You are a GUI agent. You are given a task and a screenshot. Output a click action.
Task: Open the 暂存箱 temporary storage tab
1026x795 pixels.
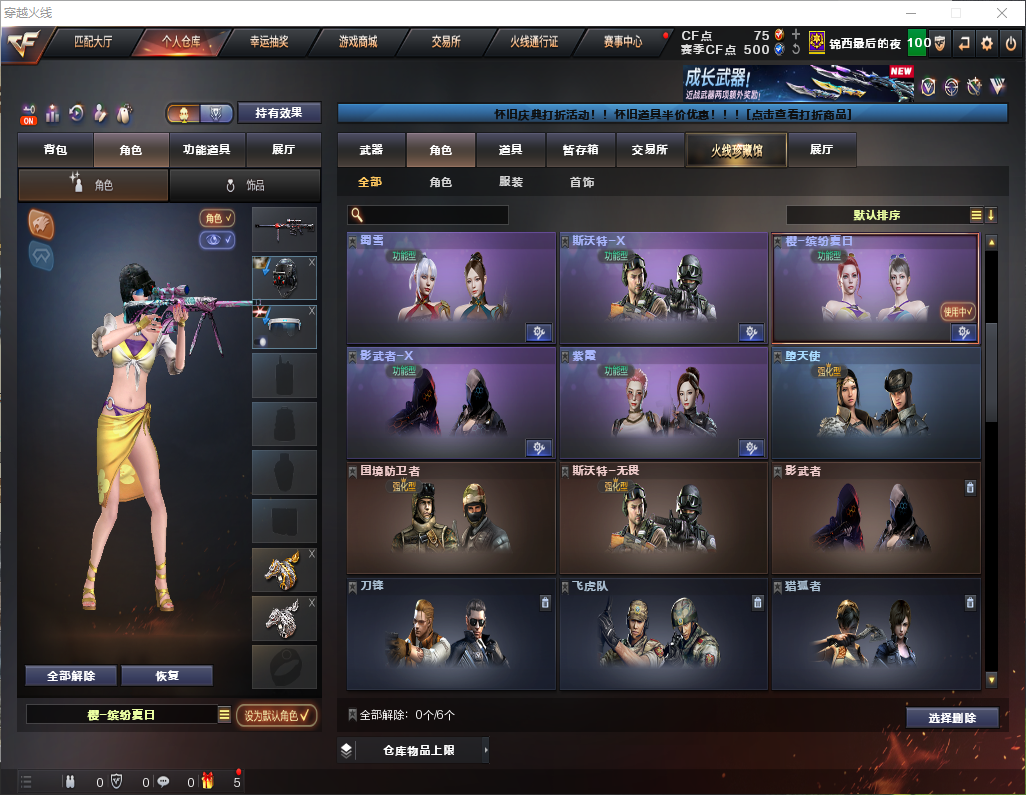pos(580,150)
